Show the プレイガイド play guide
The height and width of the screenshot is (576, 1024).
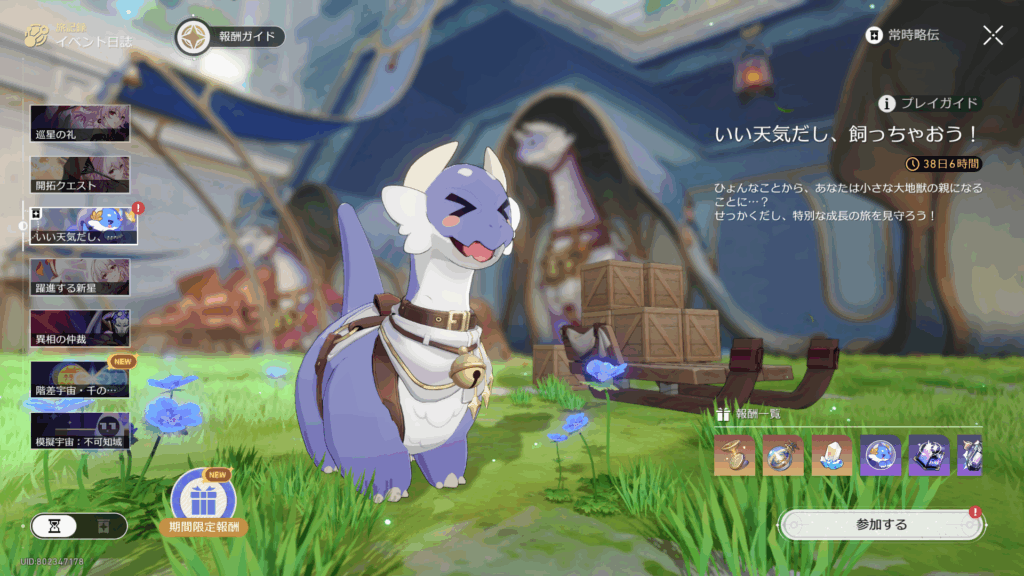click(929, 103)
